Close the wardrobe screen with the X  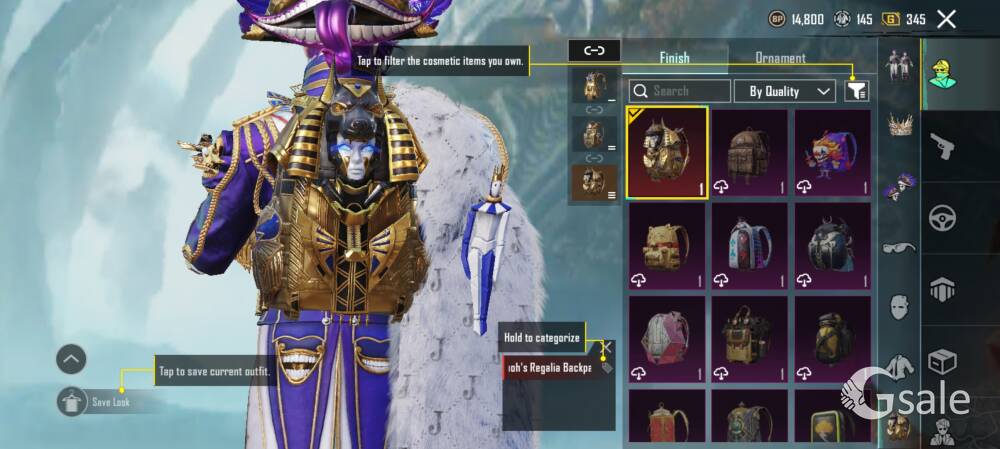(x=946, y=19)
